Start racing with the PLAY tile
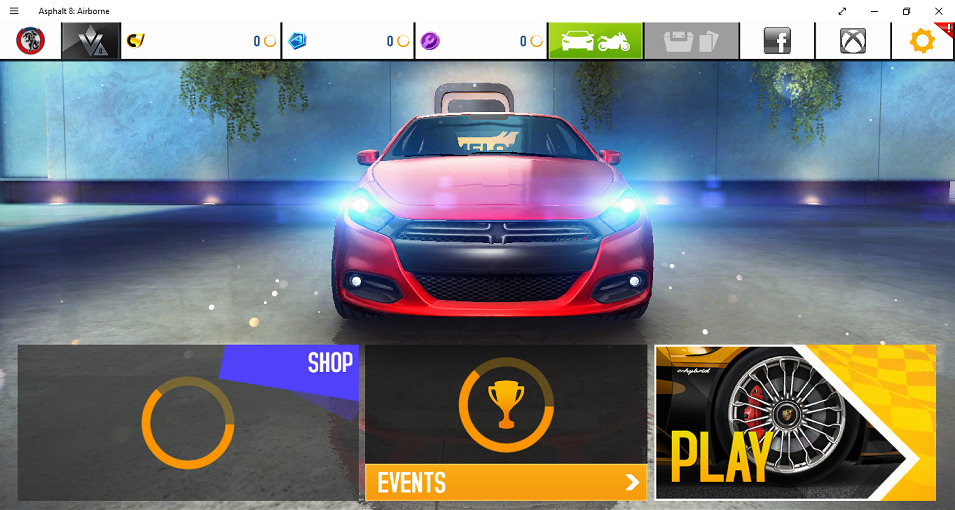The image size is (955, 510). pos(795,422)
